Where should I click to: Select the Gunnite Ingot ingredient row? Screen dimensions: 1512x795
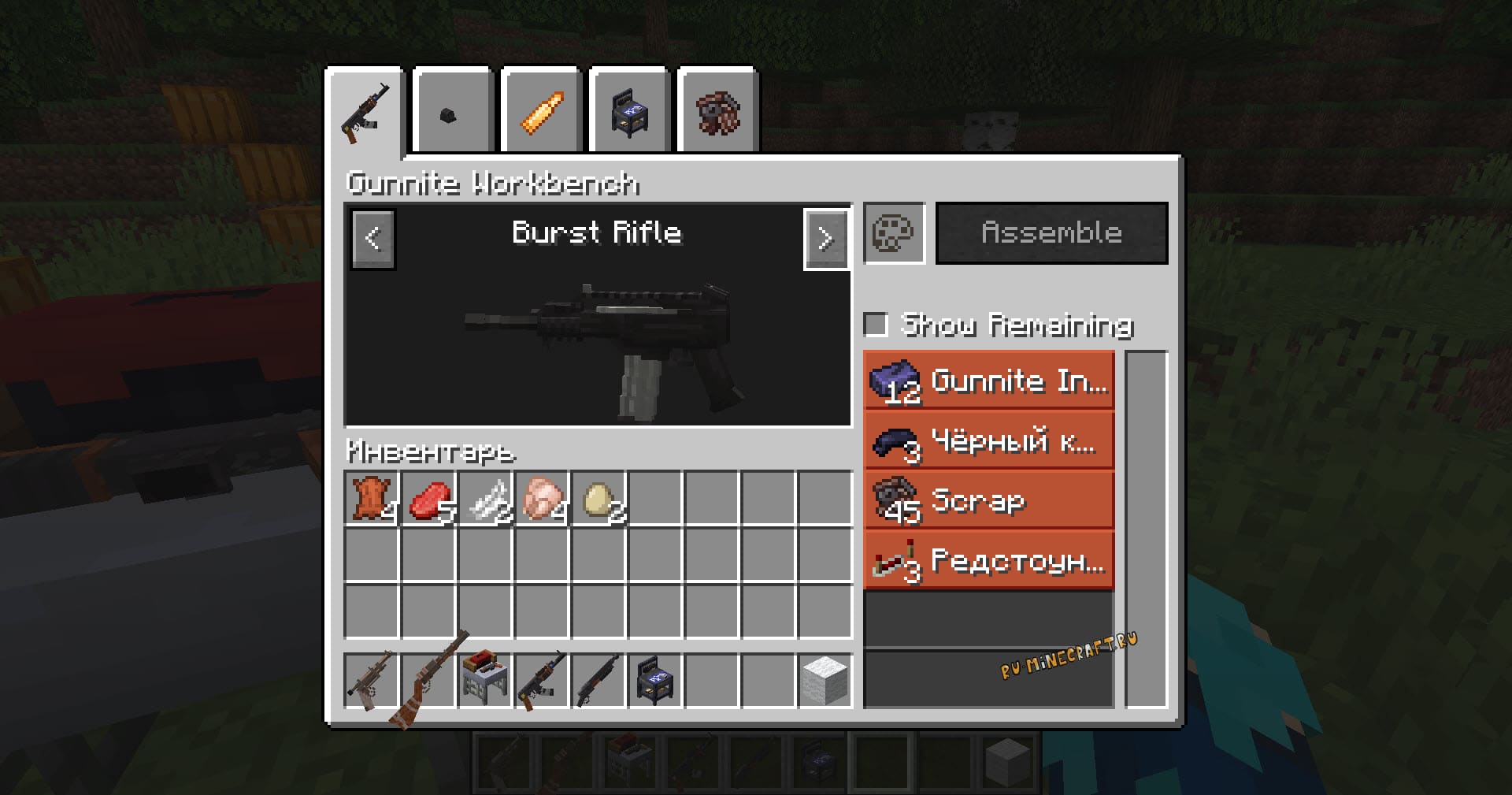[x=989, y=381]
